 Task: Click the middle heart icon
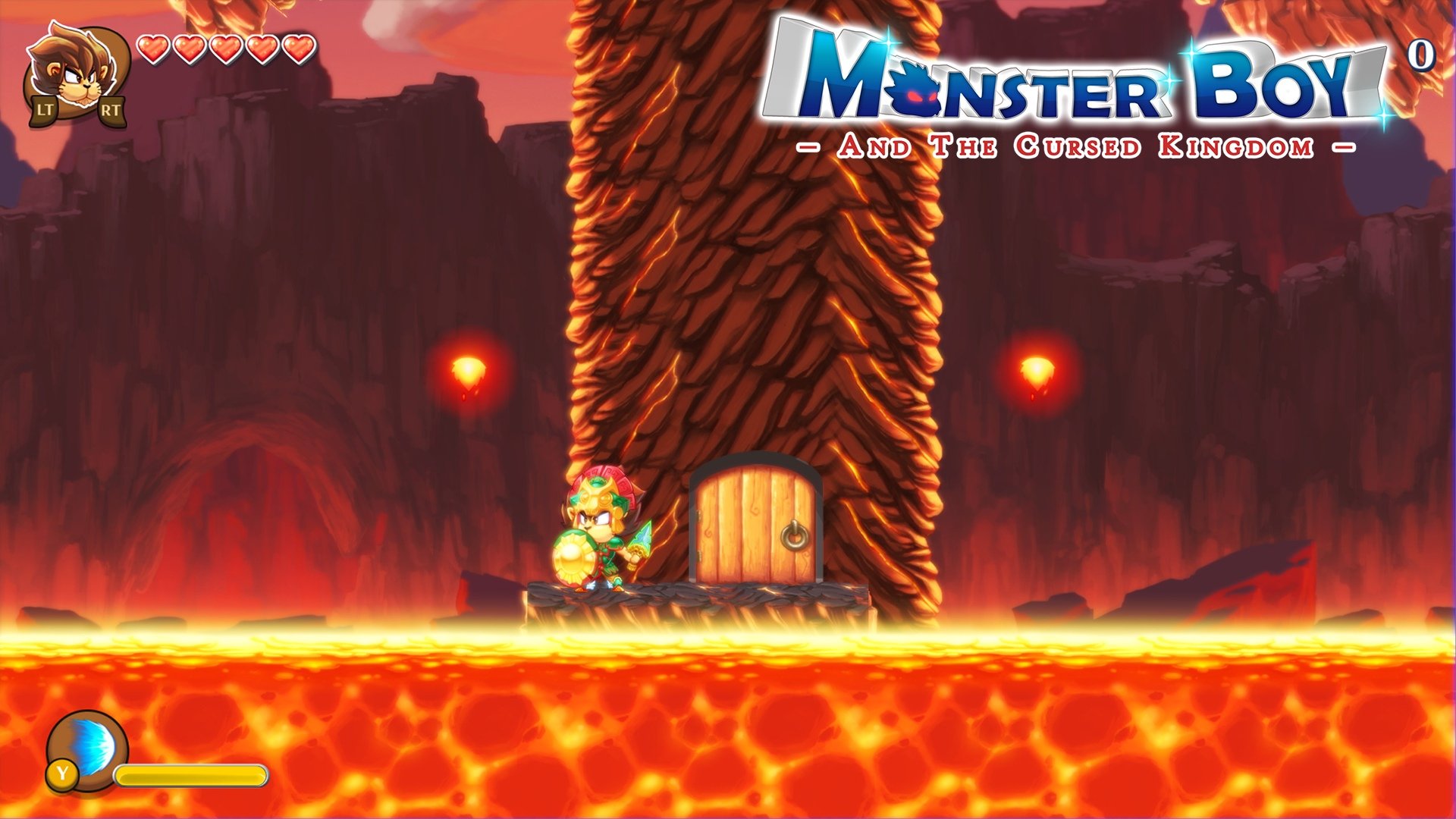pos(225,47)
